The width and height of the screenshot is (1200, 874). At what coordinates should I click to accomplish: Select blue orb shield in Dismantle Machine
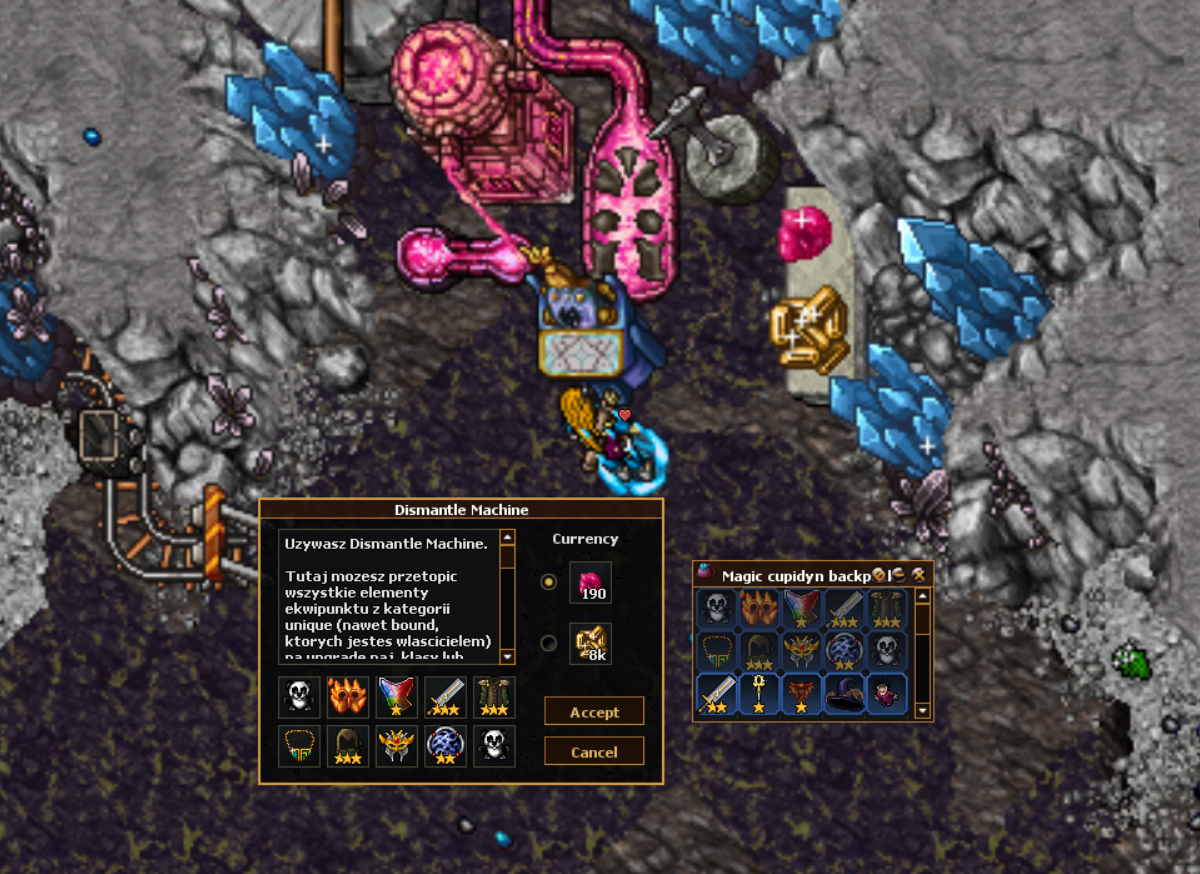[x=445, y=746]
